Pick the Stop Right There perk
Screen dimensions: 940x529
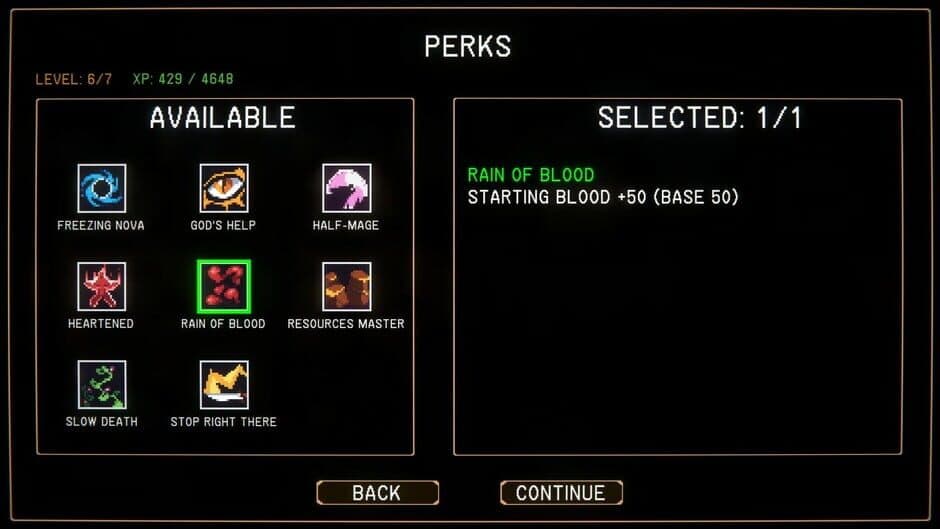[x=223, y=385]
